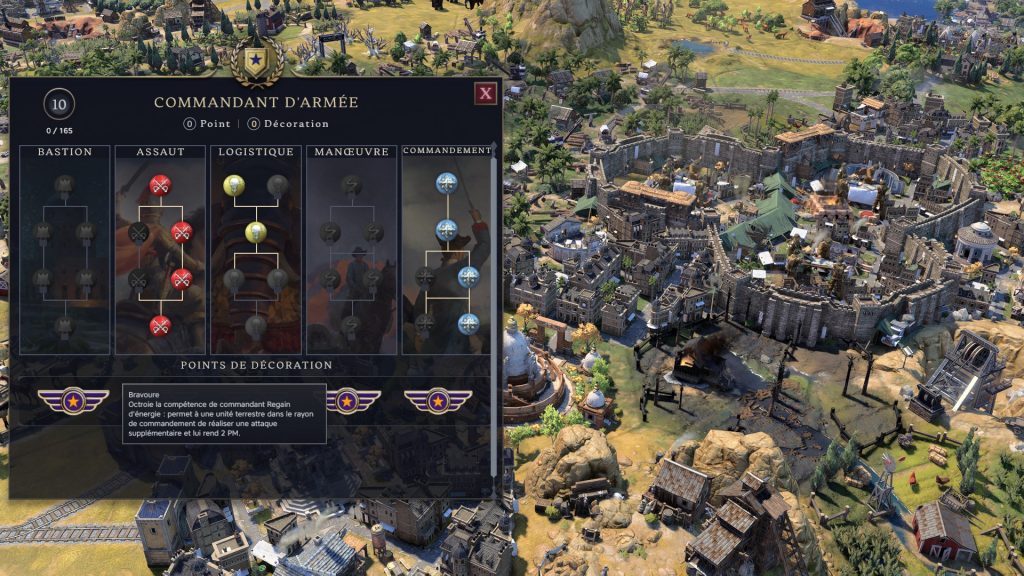Choose the bottom node of the Logistique tree
The width and height of the screenshot is (1024, 576).
[256, 325]
